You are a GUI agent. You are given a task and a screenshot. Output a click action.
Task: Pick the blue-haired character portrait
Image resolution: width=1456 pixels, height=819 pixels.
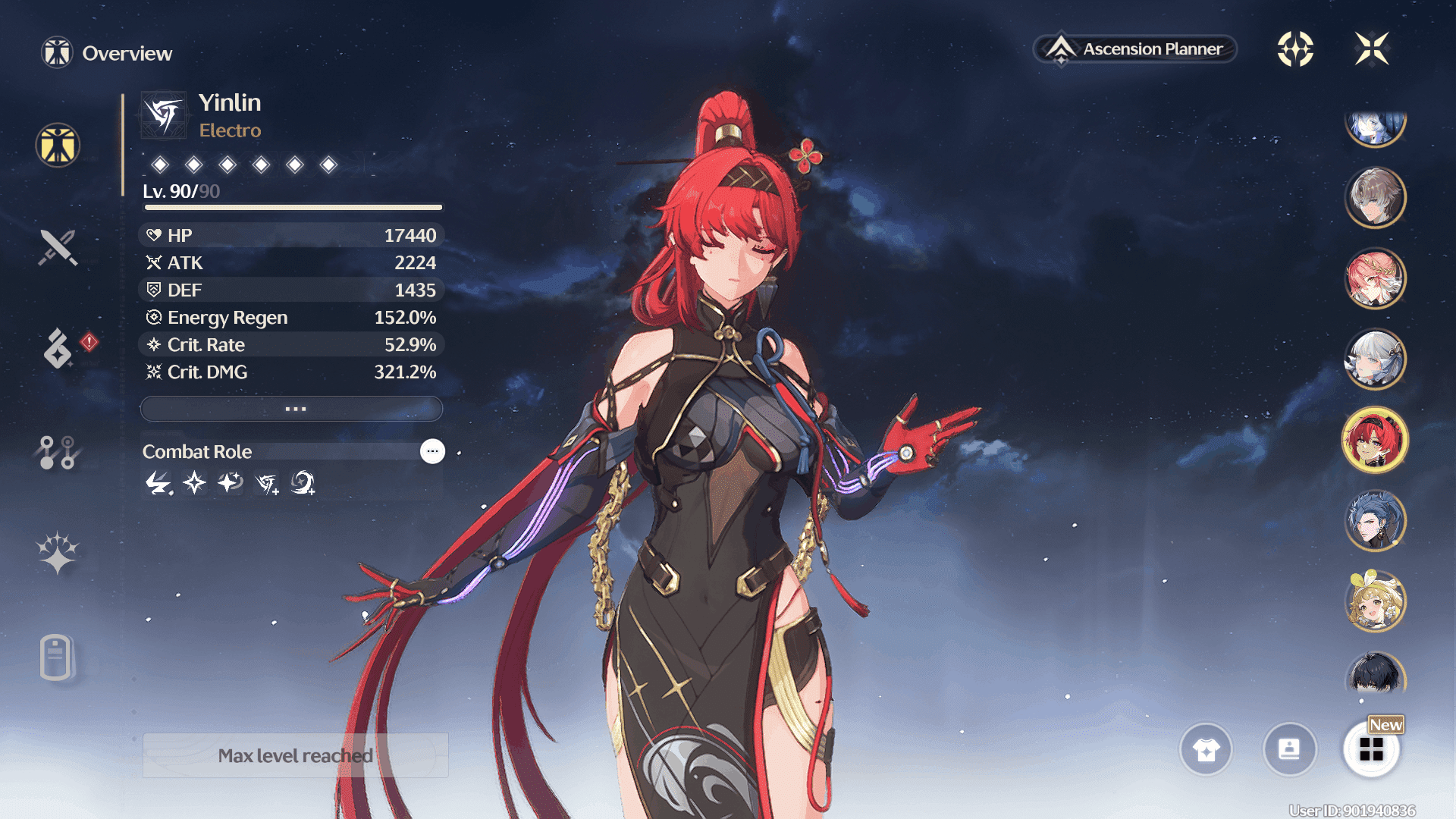tap(1375, 521)
